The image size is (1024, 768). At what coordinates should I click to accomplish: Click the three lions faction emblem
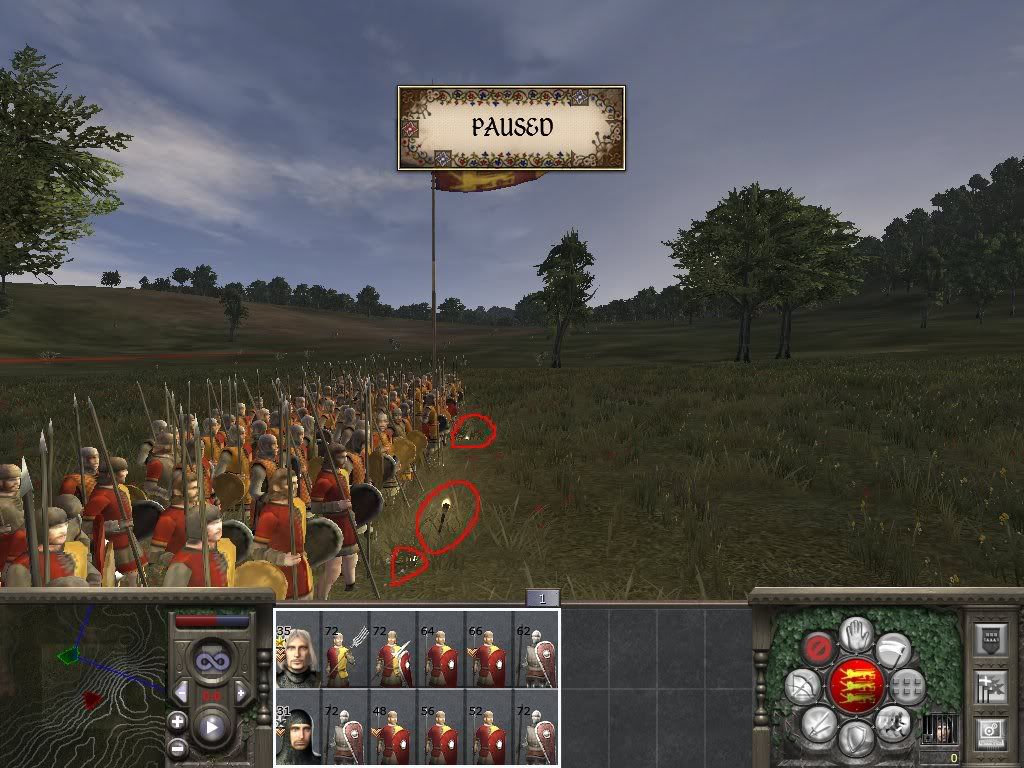coord(855,686)
